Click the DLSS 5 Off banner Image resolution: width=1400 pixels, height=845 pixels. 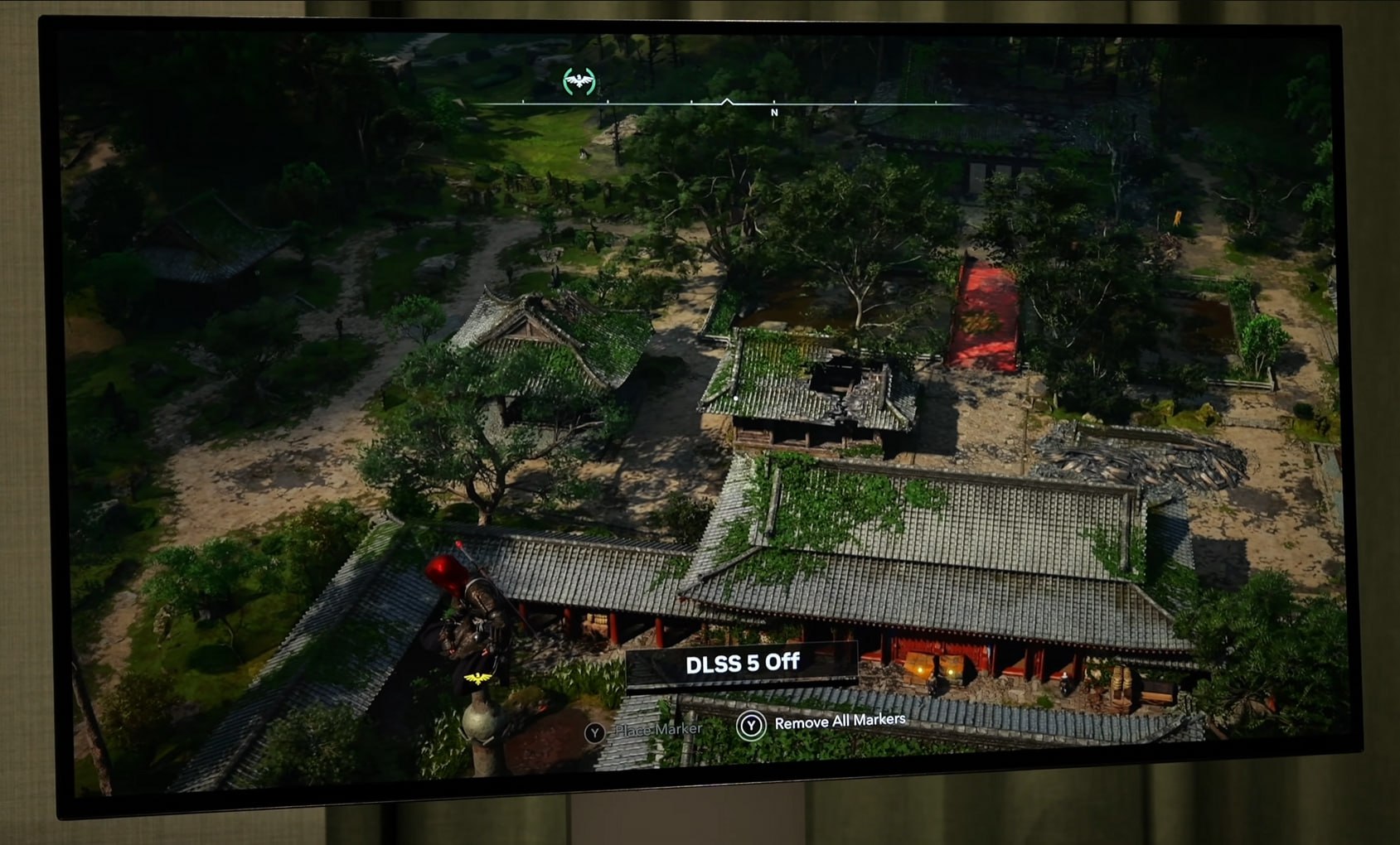point(742,663)
